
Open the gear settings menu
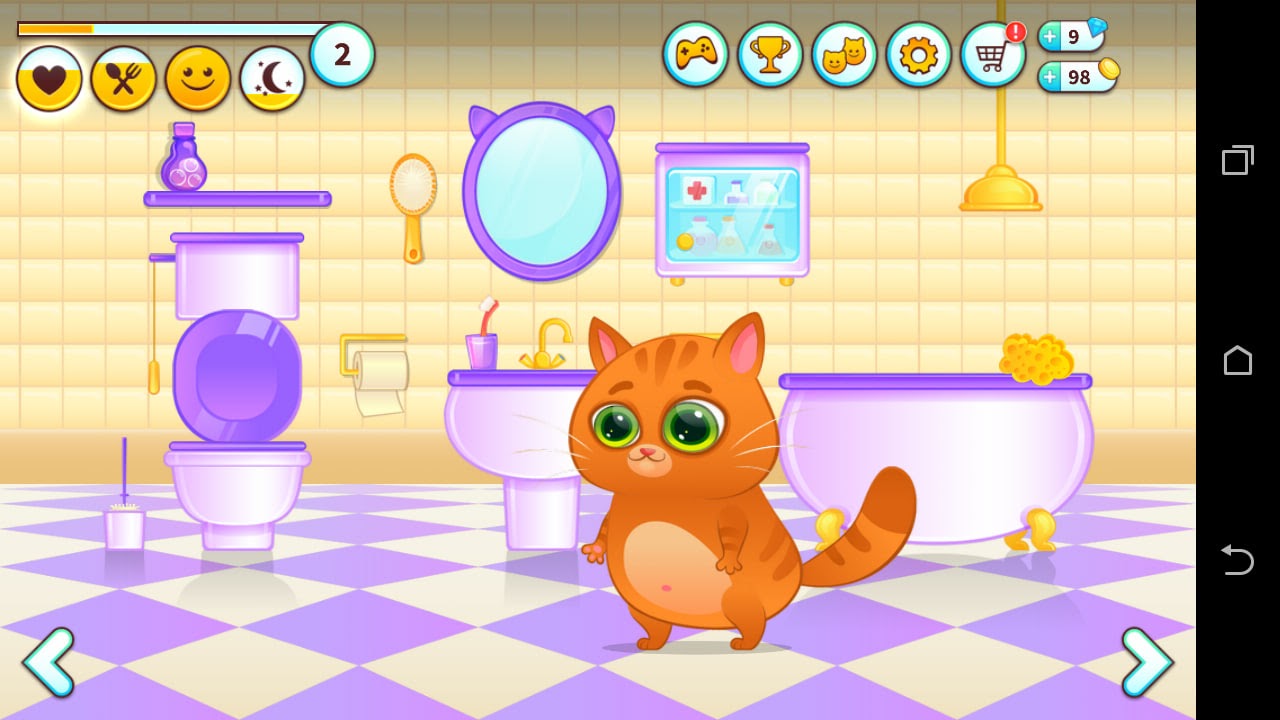[918, 55]
